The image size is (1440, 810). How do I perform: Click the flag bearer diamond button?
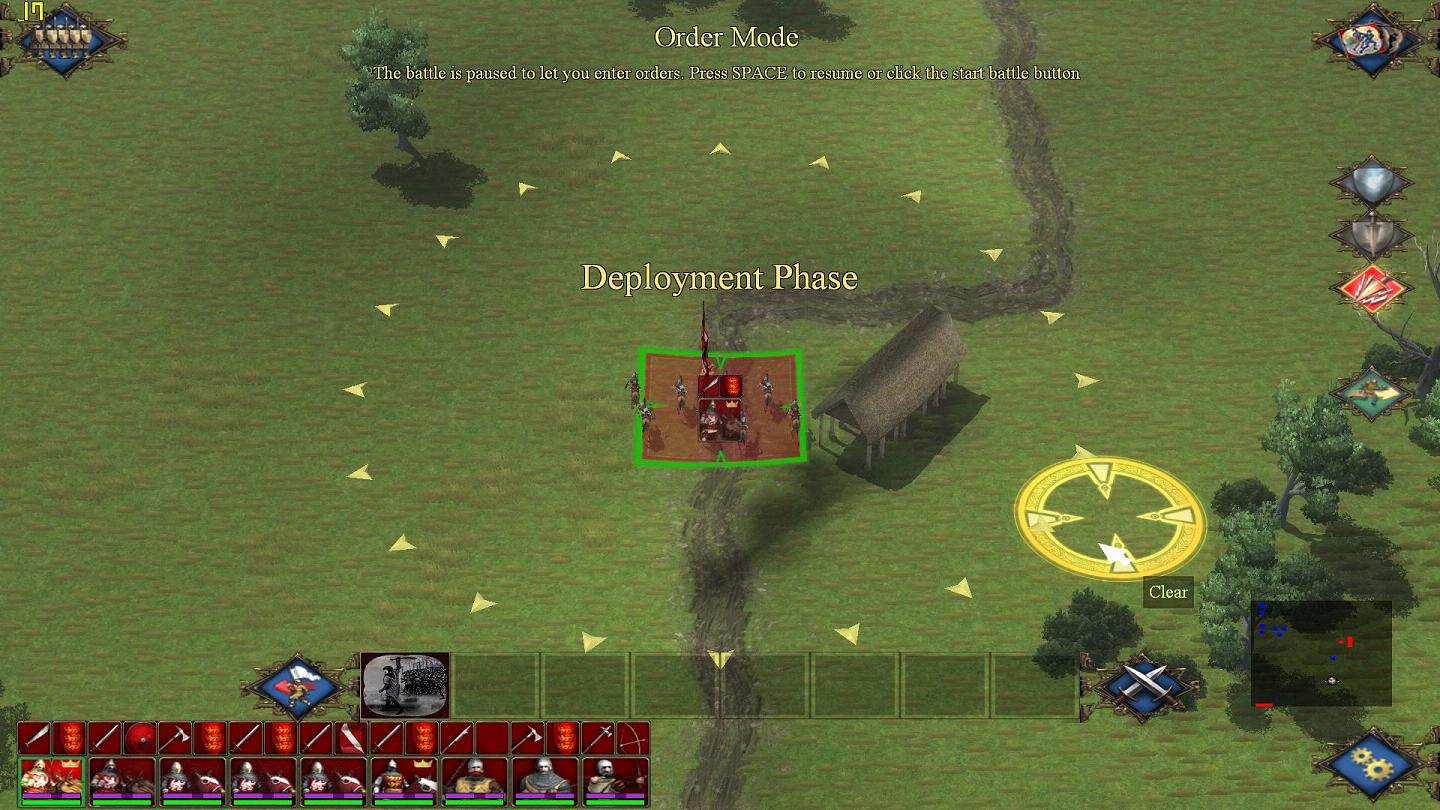pos(297,686)
